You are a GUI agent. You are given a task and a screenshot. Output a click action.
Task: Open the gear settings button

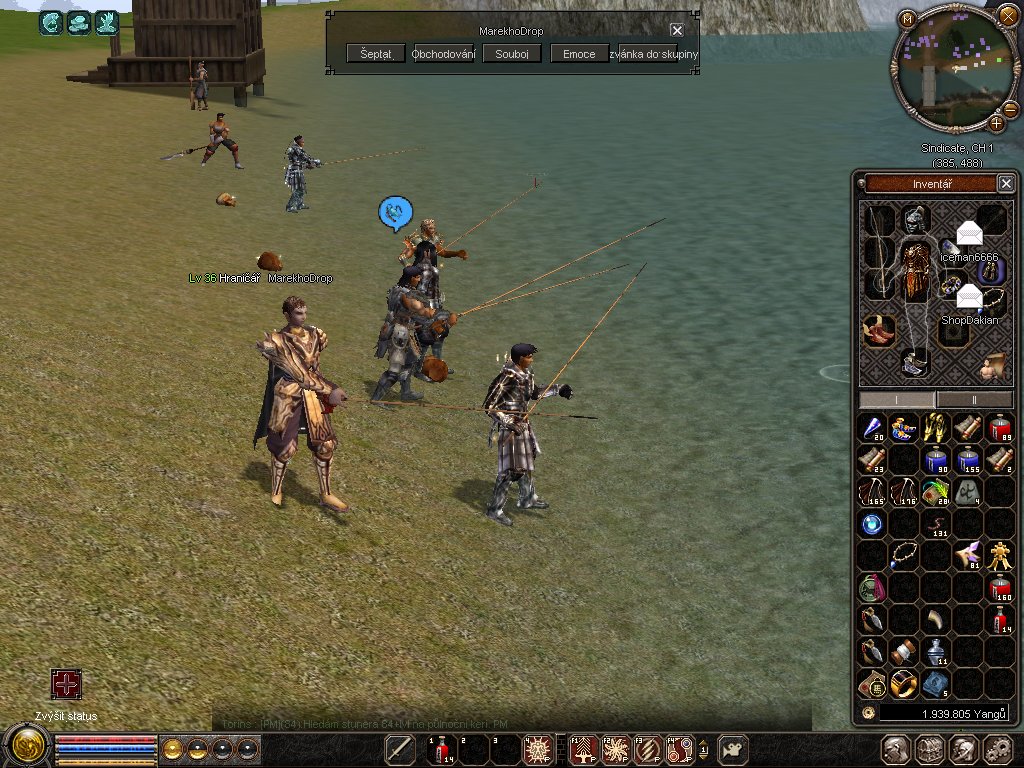coord(997,749)
